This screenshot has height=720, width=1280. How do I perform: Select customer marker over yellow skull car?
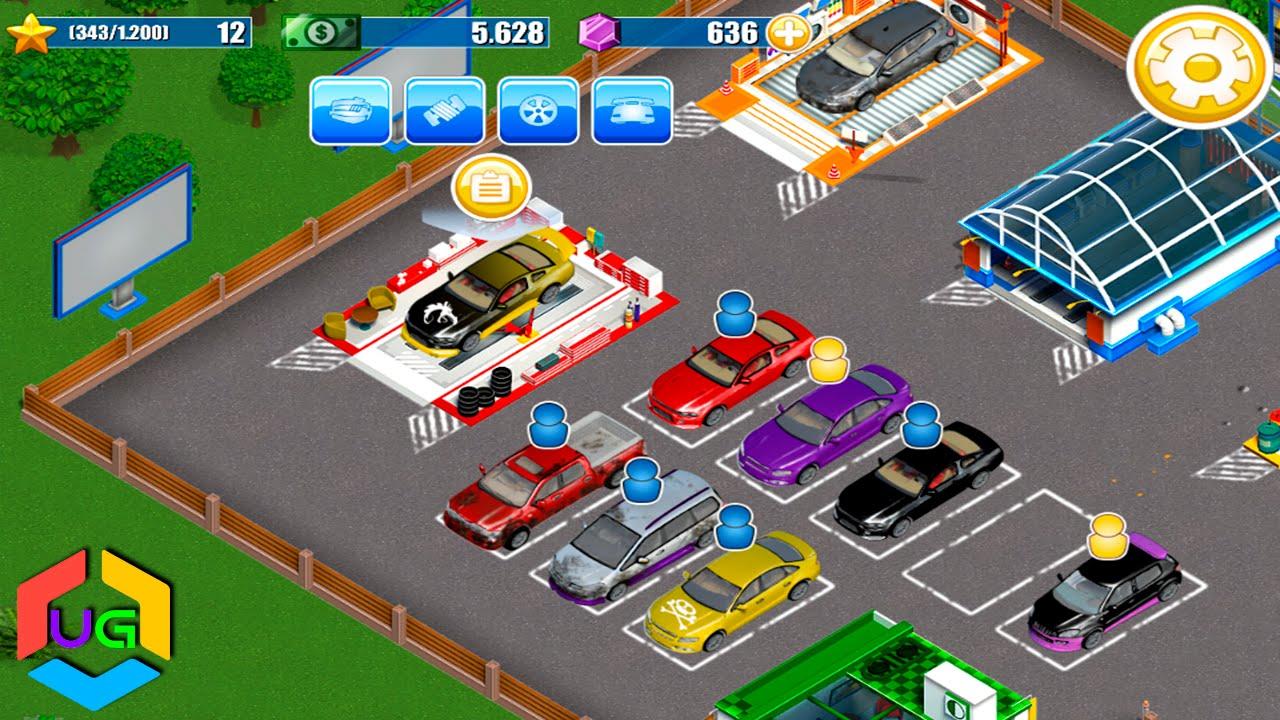coord(734,527)
